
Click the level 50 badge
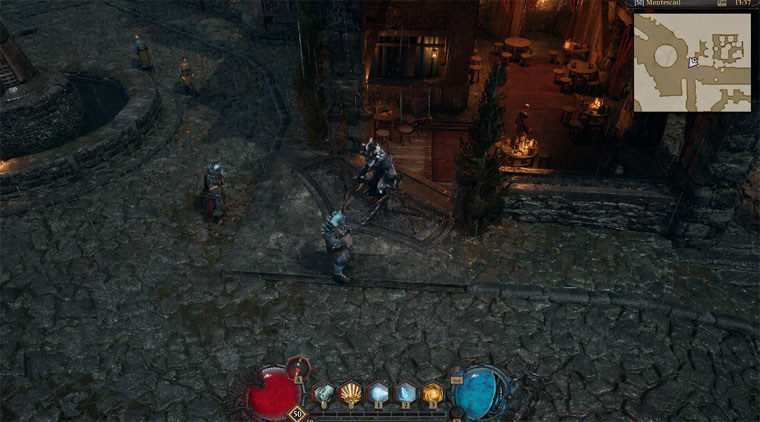pos(297,412)
